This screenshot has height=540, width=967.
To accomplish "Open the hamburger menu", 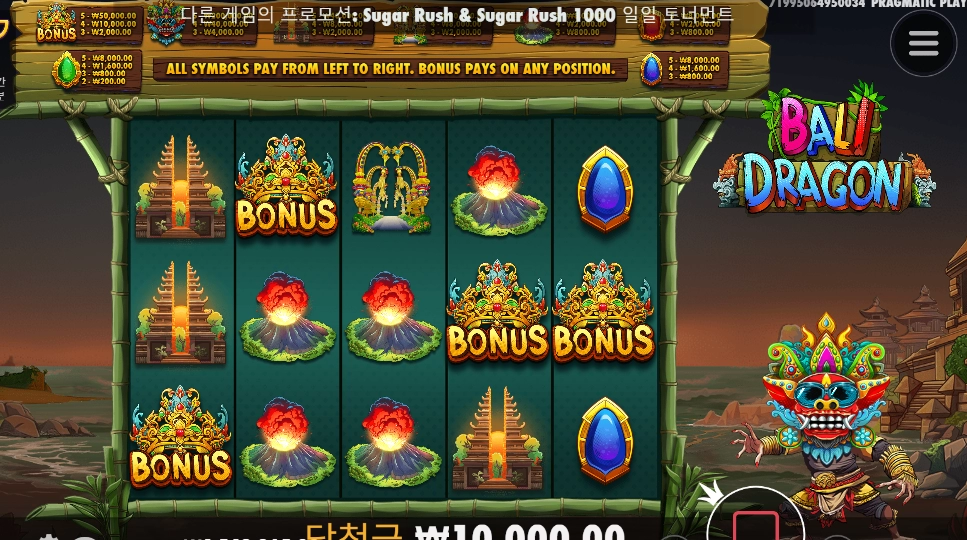I will [x=923, y=43].
